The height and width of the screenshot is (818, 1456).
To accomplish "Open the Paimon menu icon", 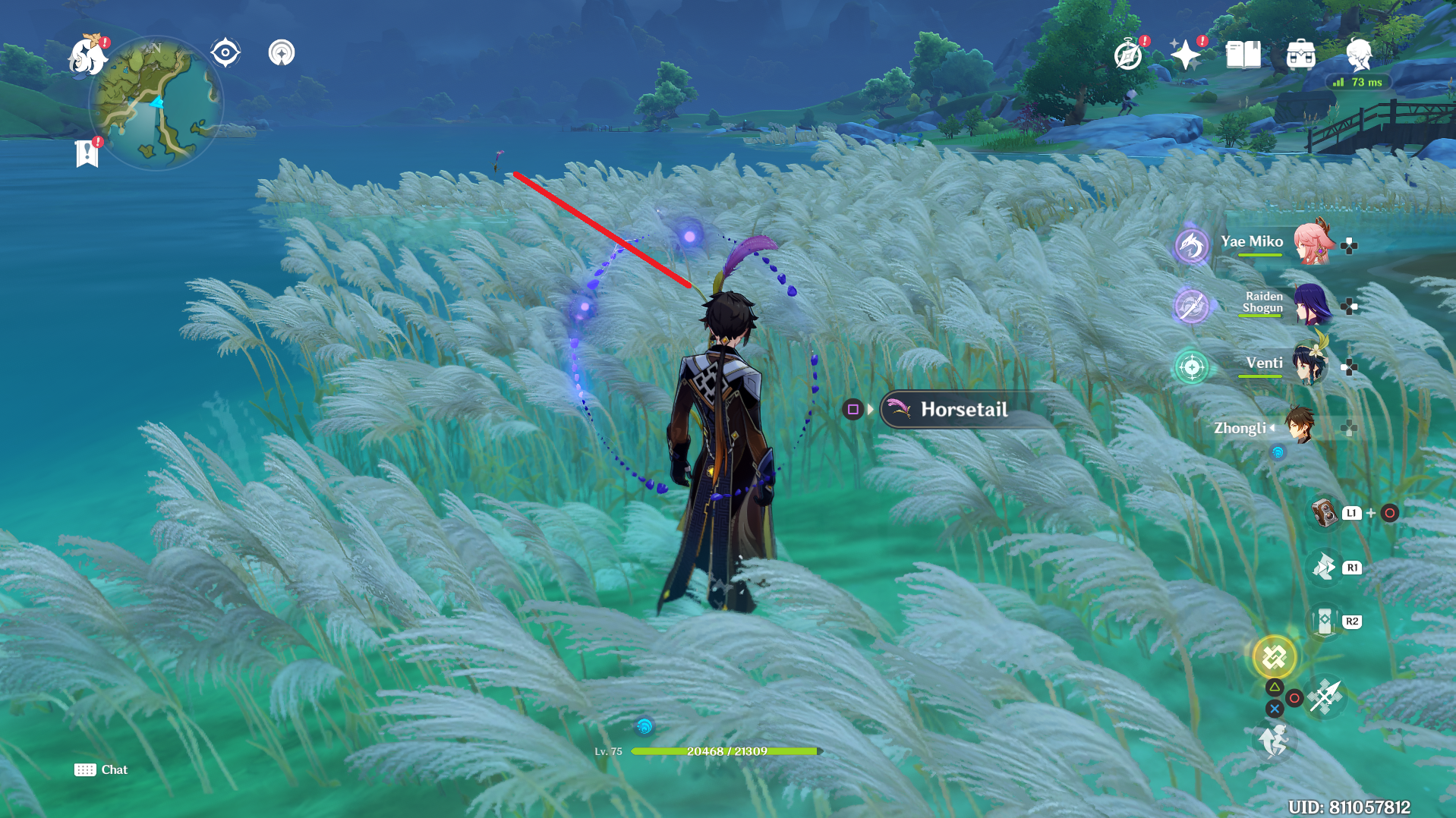I will click(x=87, y=57).
